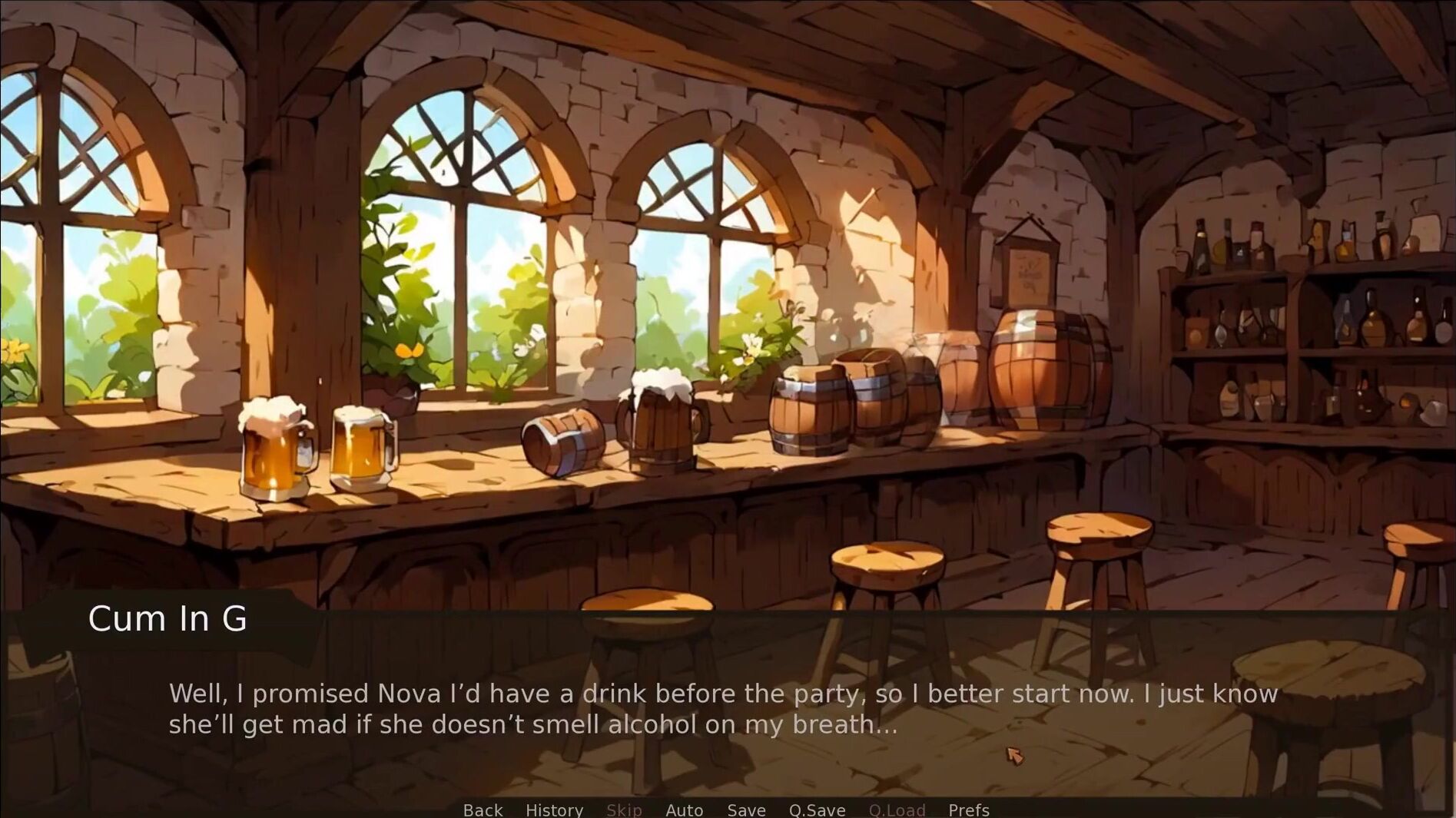Open the Prefs settings
Screen dimensions: 1456x818
tap(968, 810)
